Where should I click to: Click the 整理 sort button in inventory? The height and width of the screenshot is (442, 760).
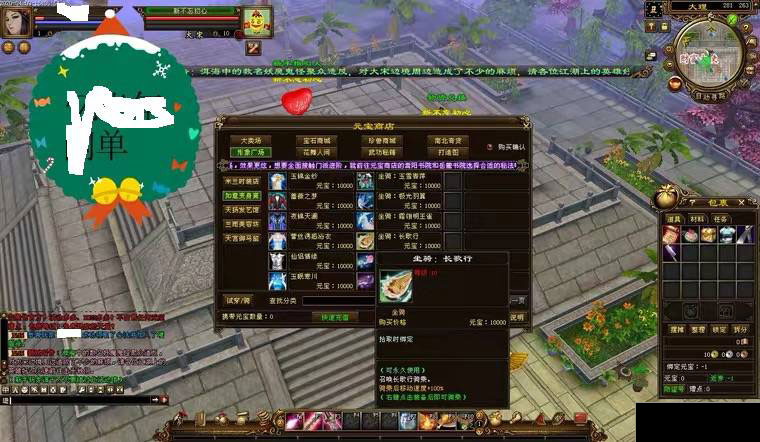(697, 328)
